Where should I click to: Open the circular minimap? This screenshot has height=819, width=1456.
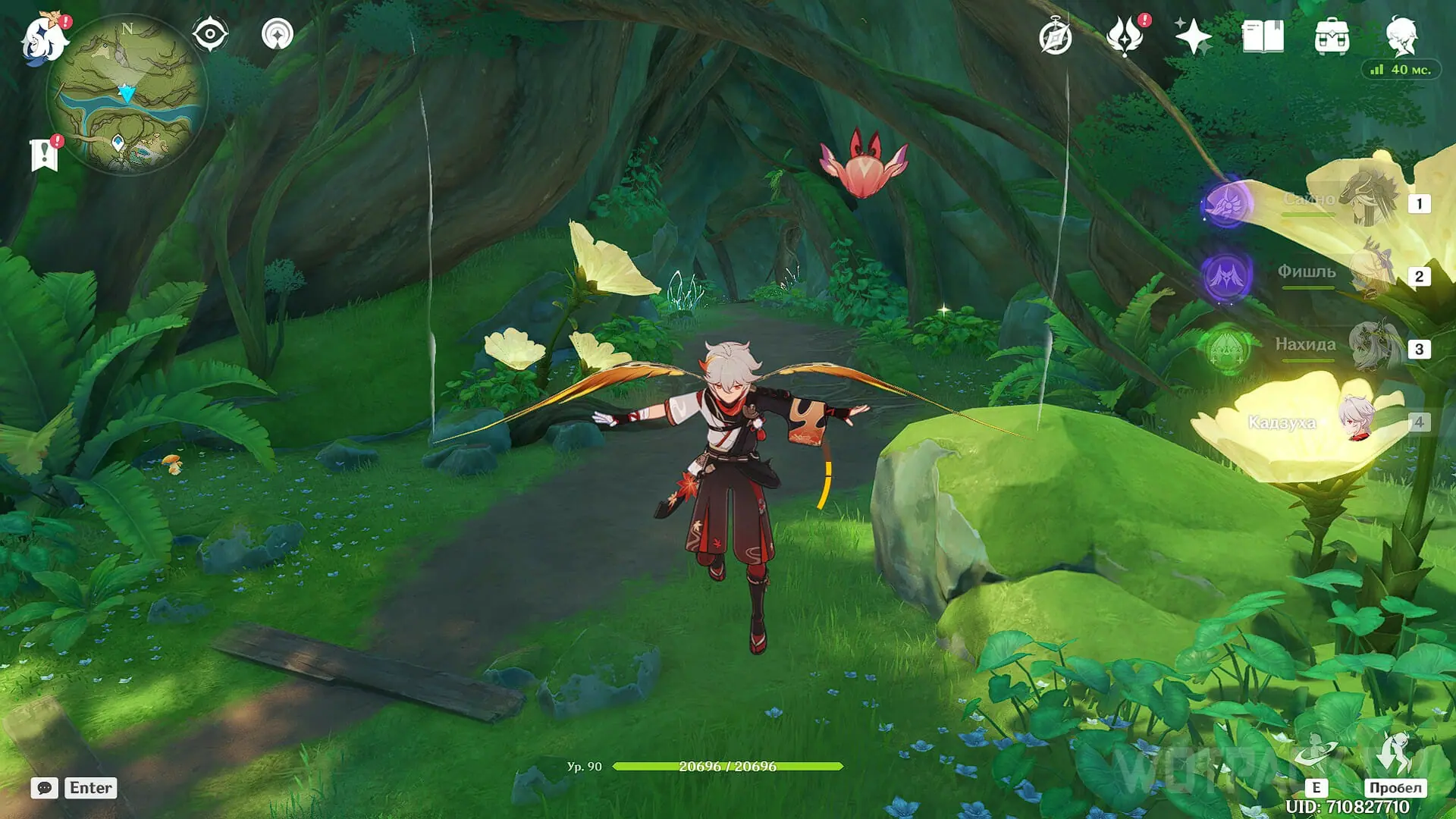(x=127, y=95)
